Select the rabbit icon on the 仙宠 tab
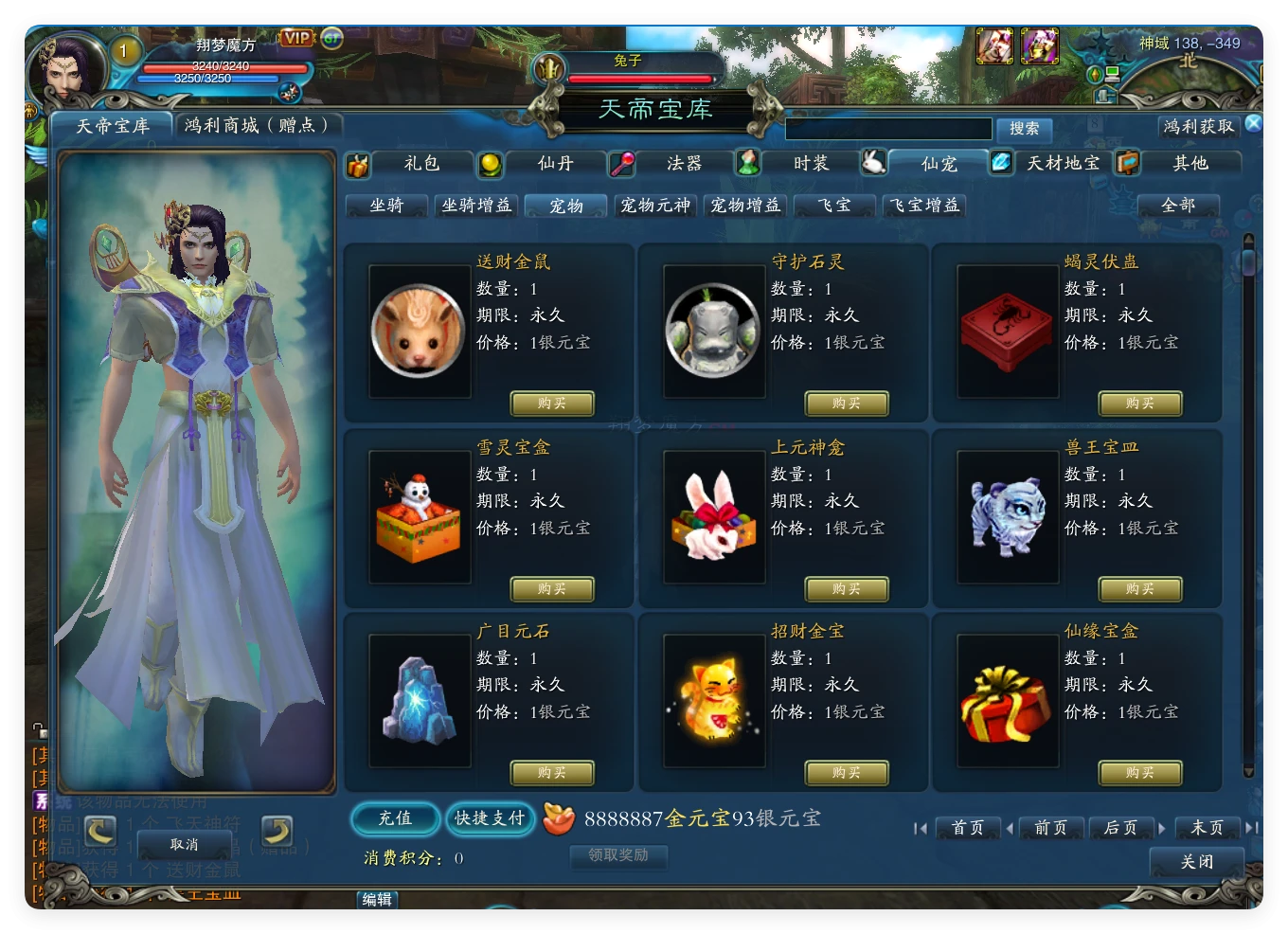 click(x=874, y=162)
